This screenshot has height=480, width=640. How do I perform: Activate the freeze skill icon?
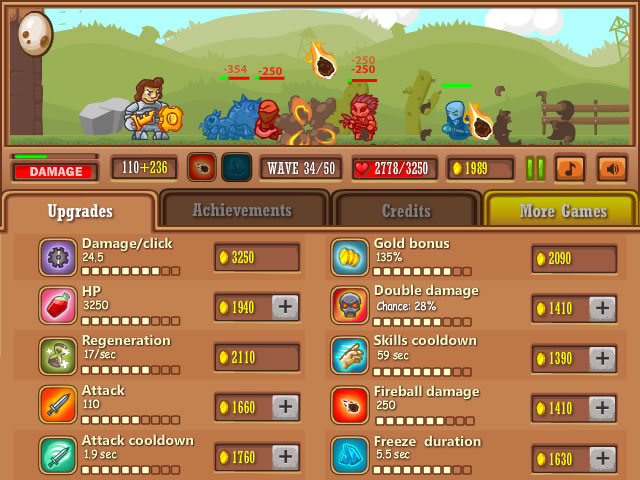236,167
